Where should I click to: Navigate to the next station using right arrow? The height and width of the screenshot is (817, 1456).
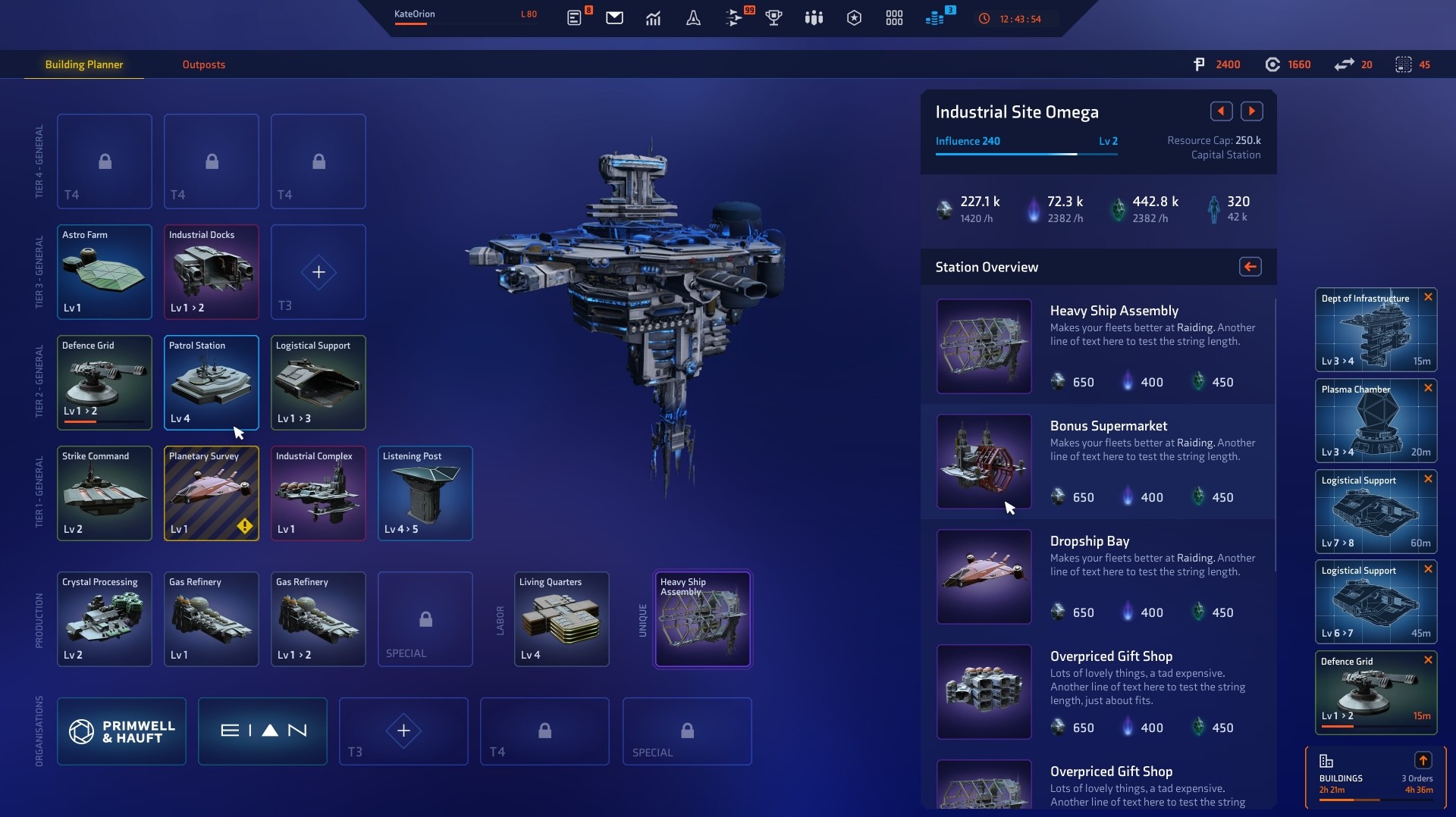(1251, 111)
